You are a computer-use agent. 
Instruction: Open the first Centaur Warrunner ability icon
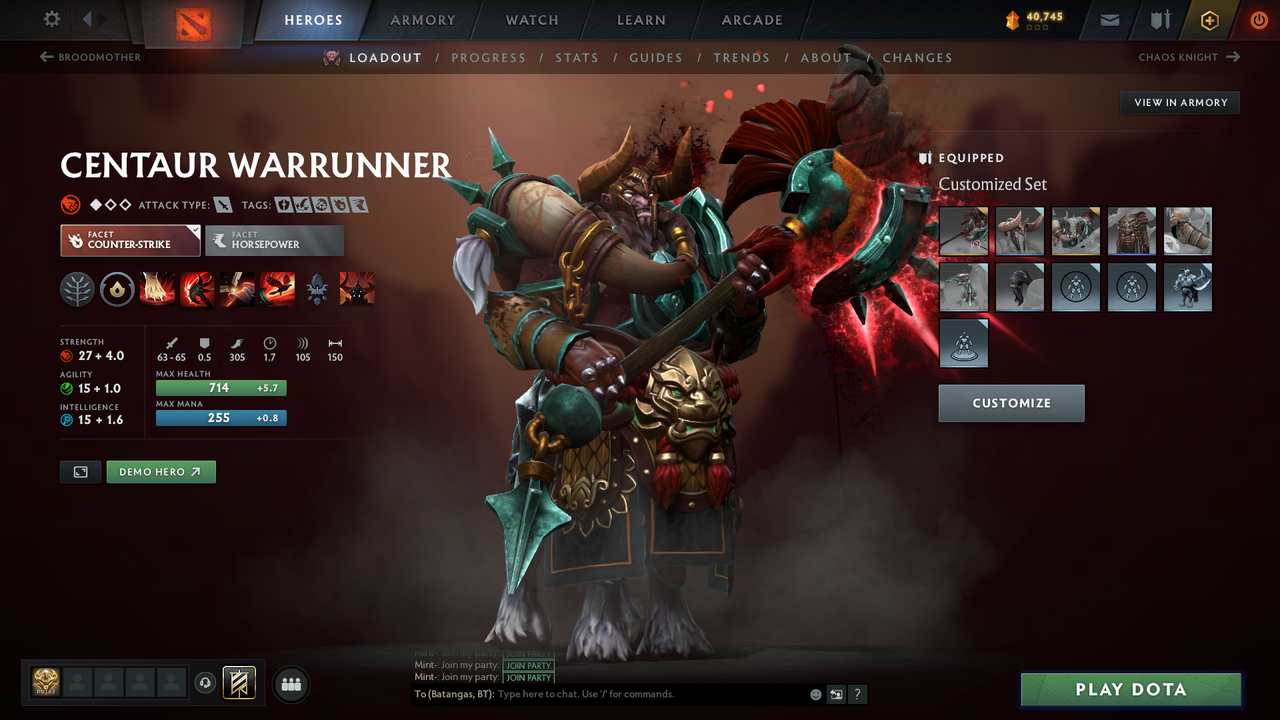coord(158,289)
